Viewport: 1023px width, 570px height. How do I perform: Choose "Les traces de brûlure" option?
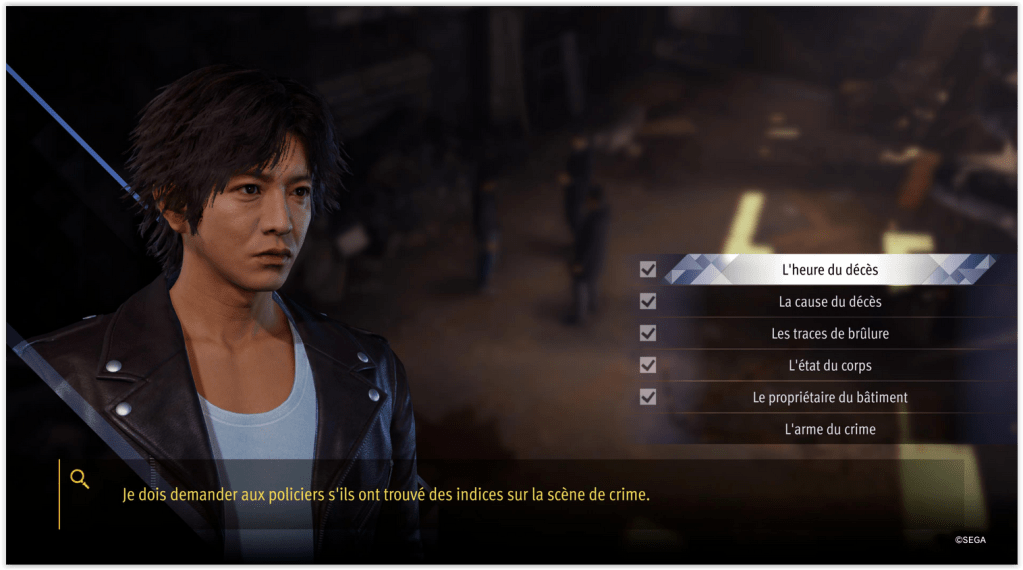point(830,333)
